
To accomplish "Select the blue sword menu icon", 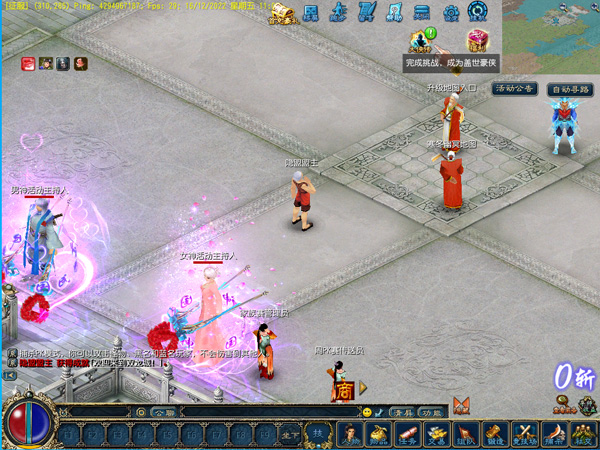I will click(367, 13).
